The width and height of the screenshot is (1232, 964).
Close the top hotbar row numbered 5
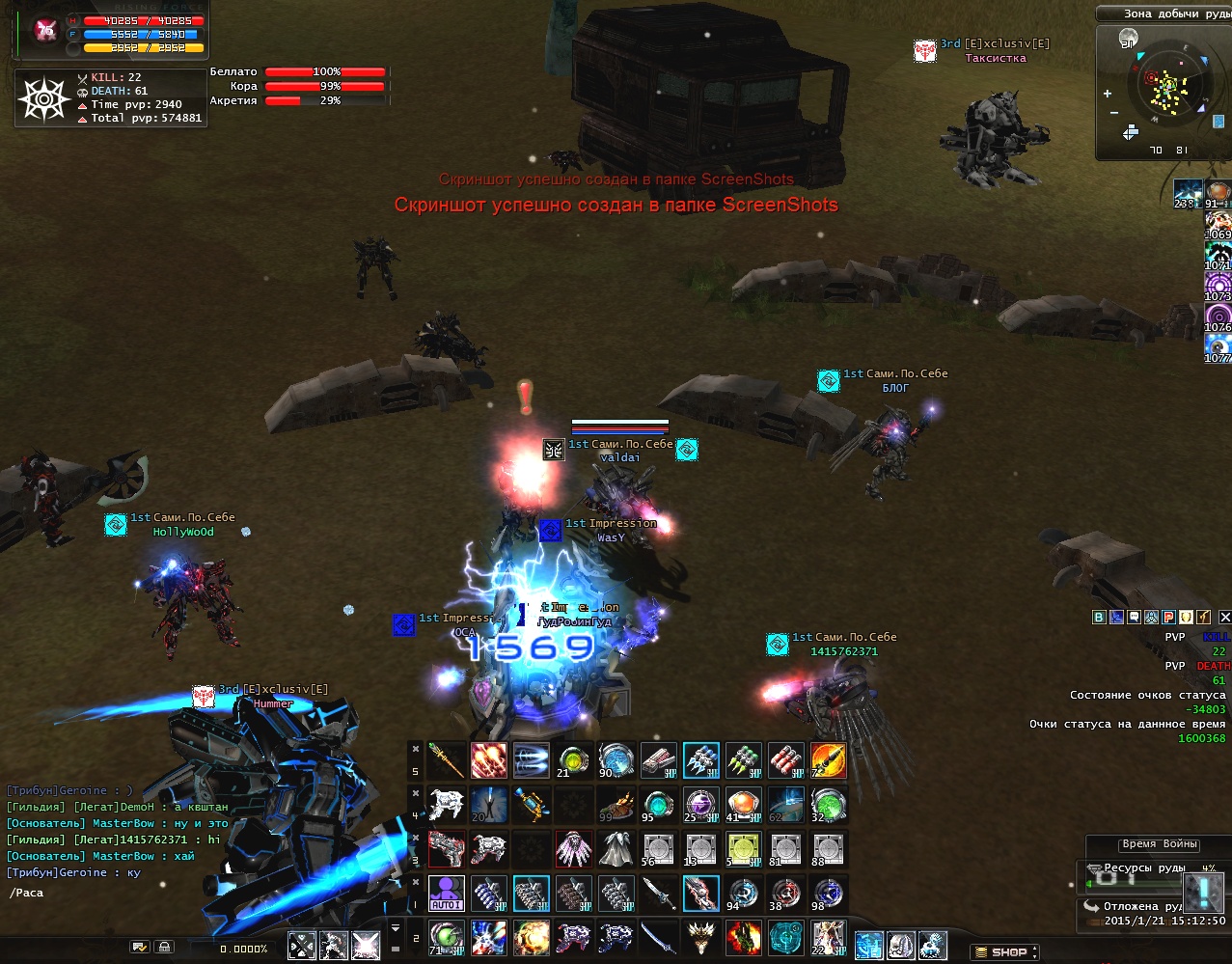[416, 749]
